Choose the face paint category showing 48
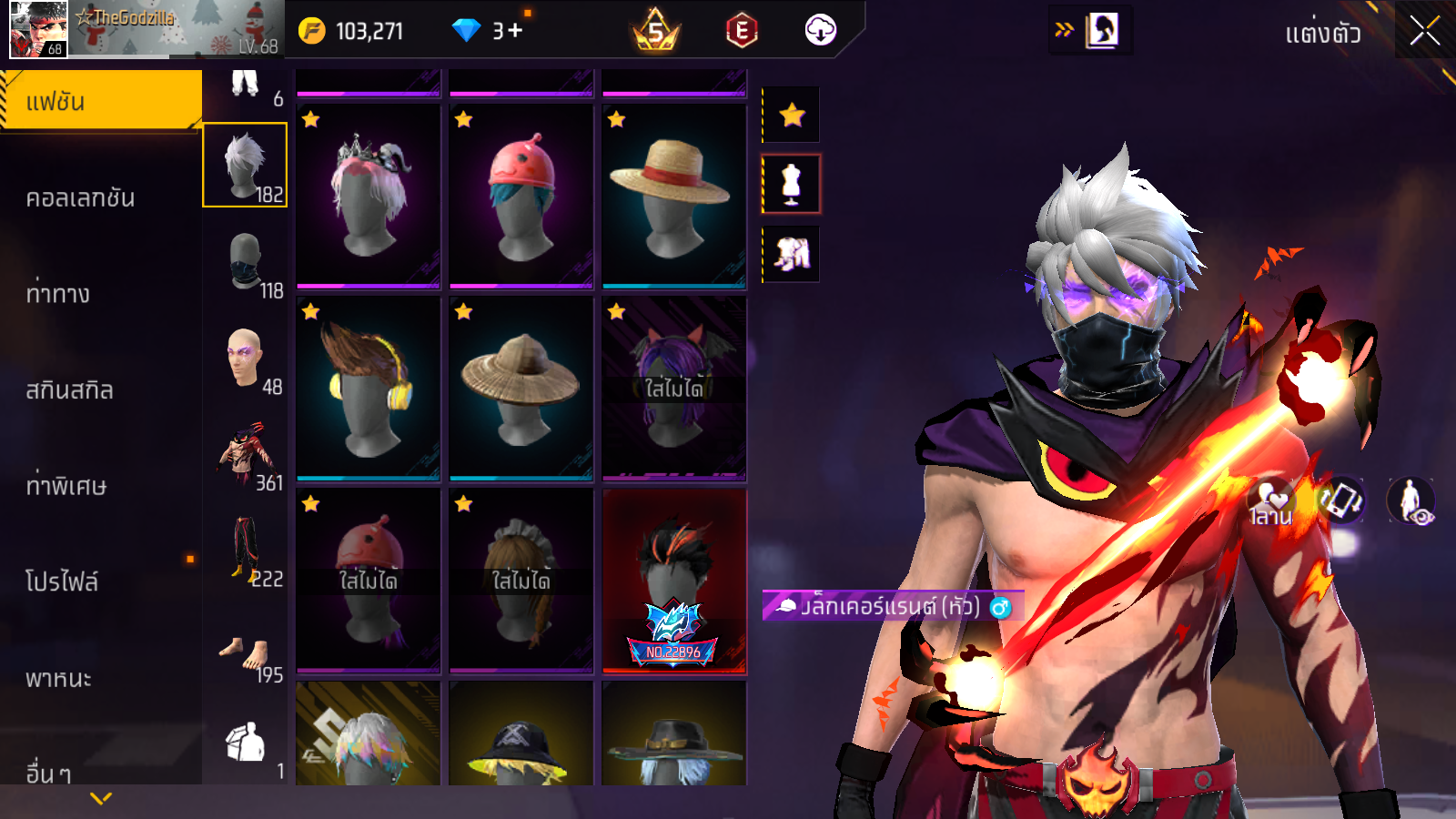This screenshot has height=819, width=1456. point(246,359)
